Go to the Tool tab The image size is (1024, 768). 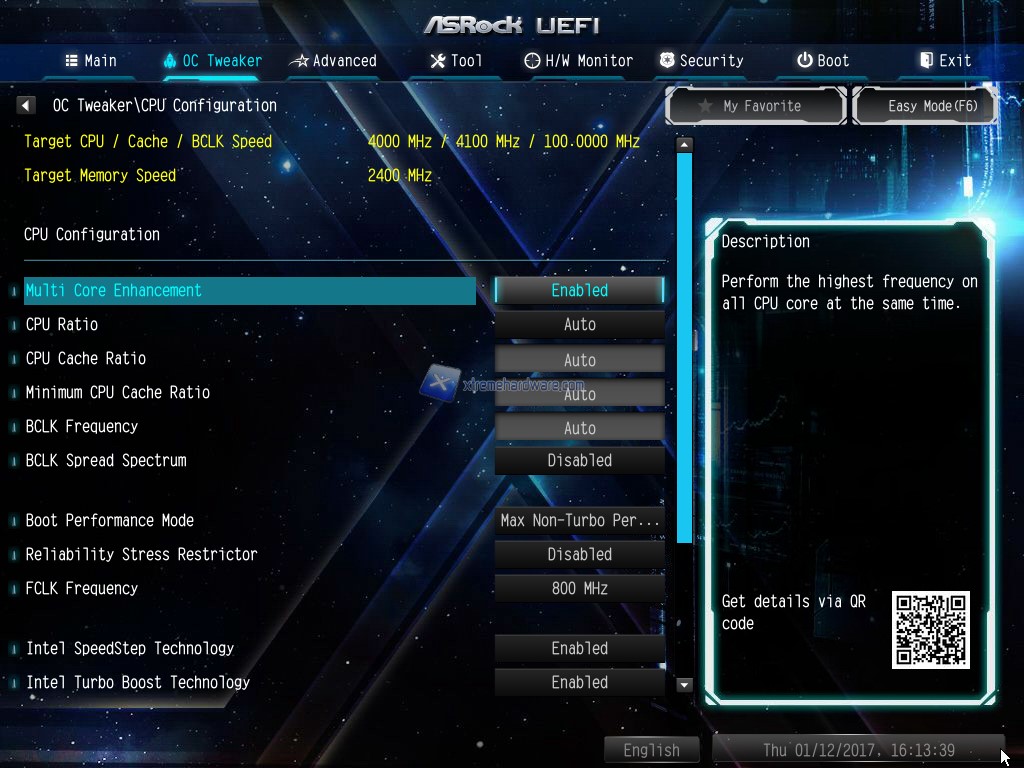pyautogui.click(x=456, y=61)
